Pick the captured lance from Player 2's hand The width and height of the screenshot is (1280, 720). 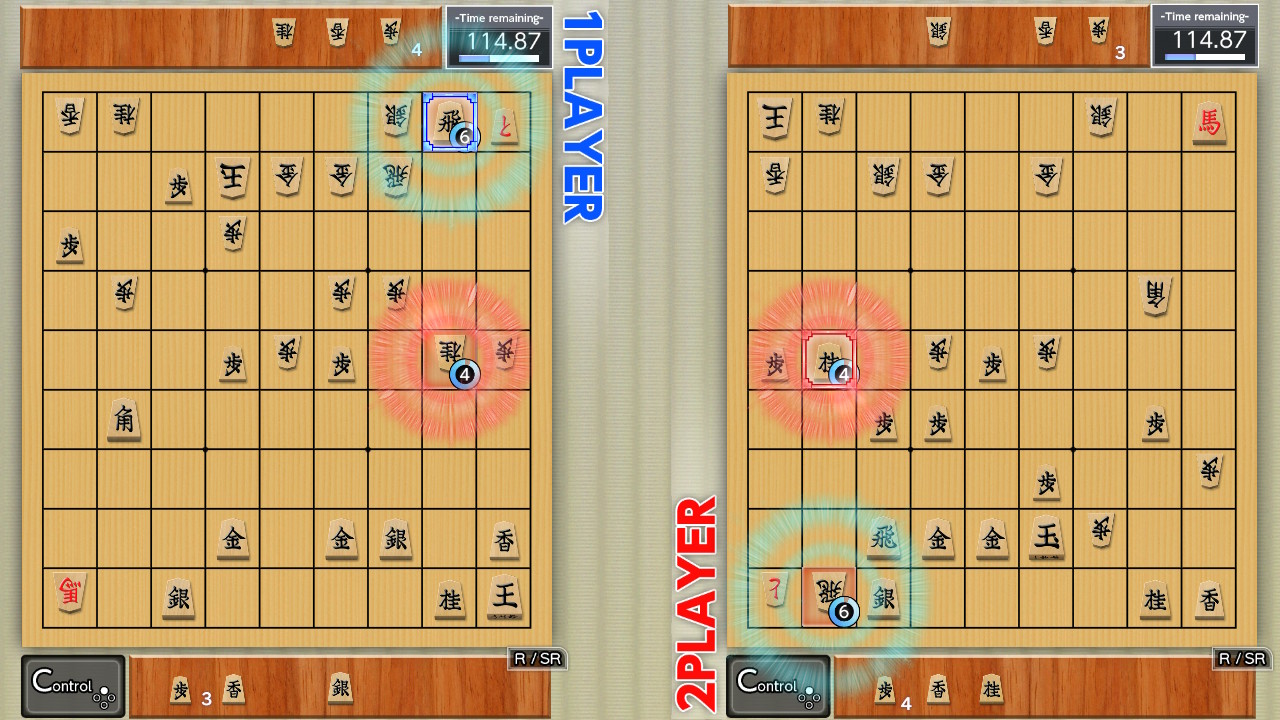[938, 689]
